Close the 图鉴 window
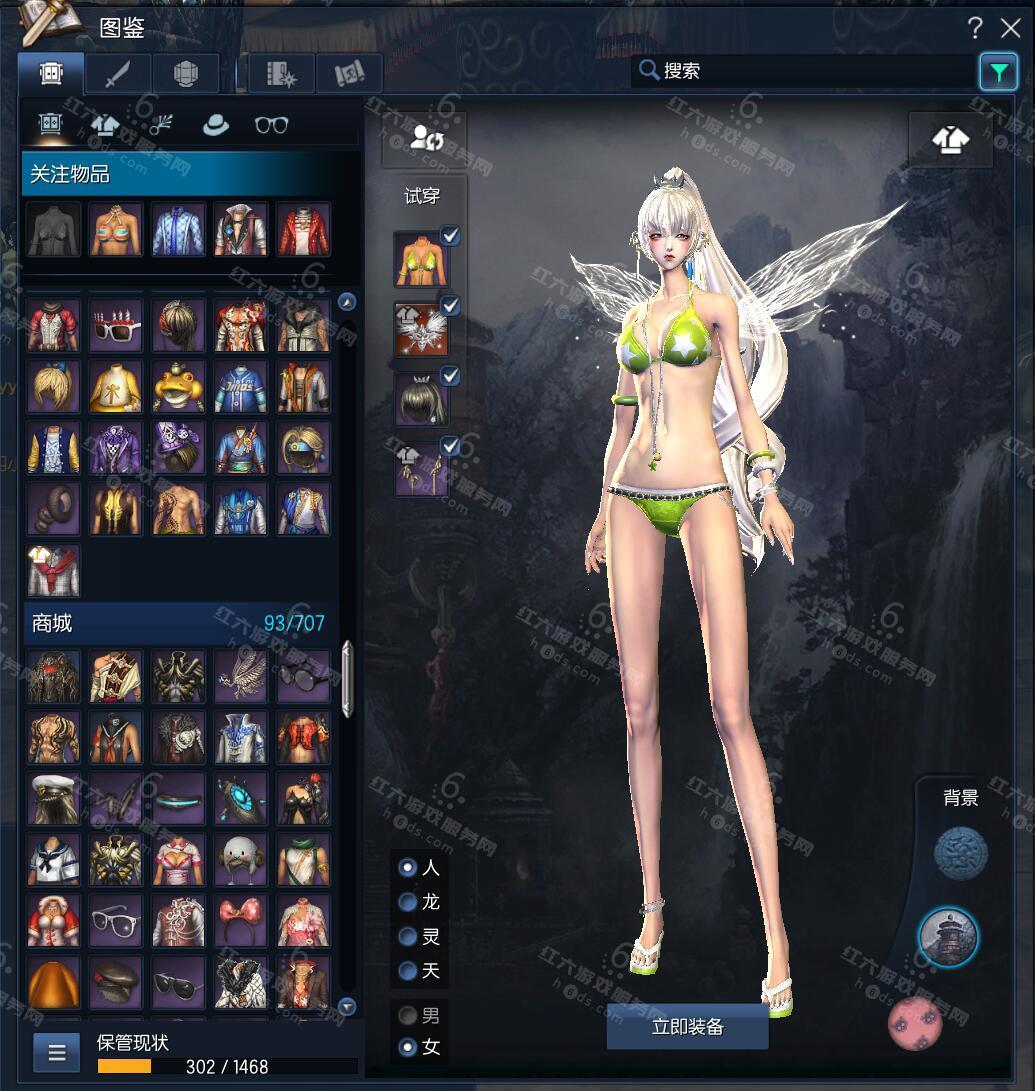The image size is (1035, 1091). pos(1010,27)
